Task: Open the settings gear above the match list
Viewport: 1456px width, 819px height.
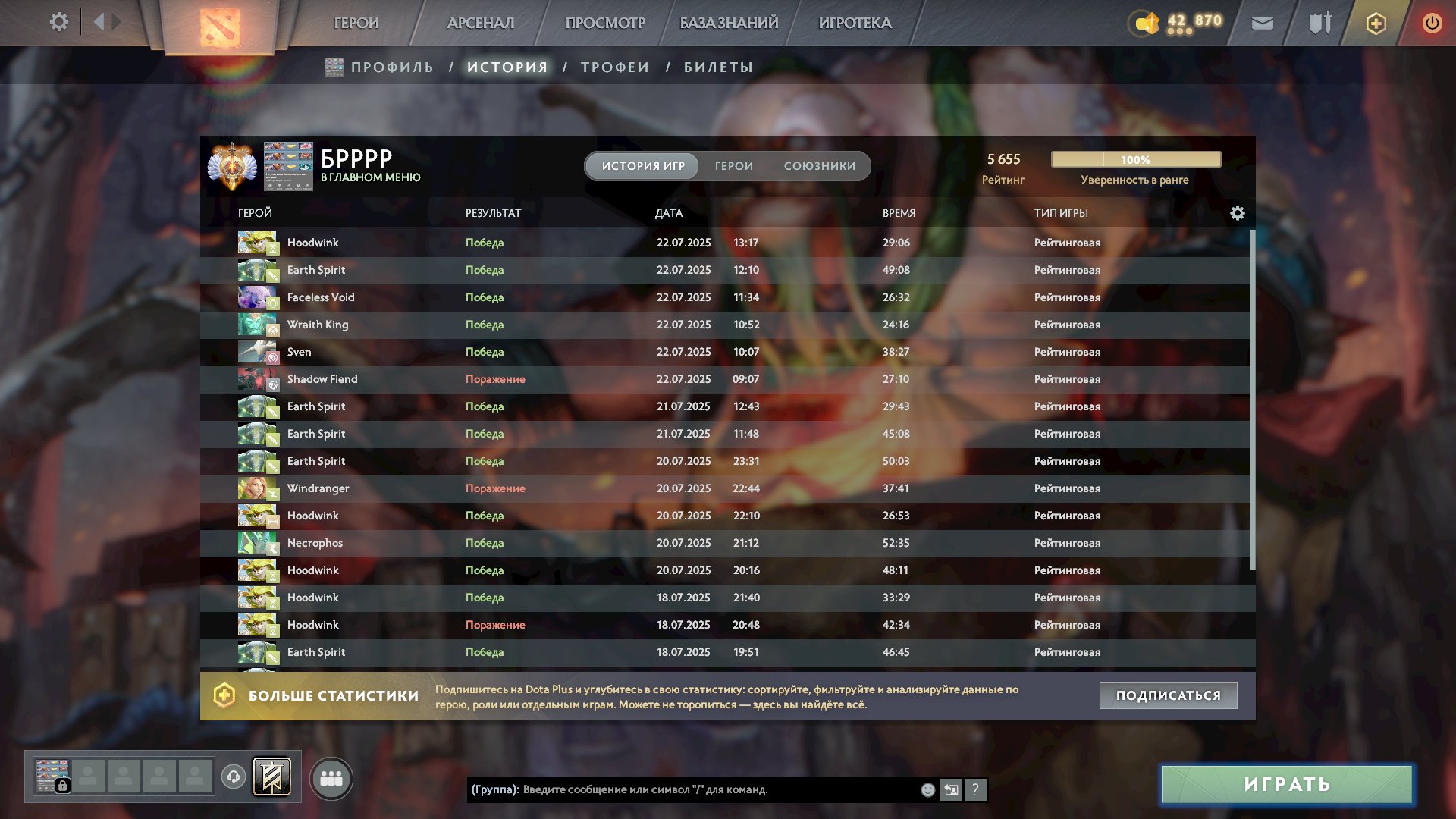Action: [1238, 213]
